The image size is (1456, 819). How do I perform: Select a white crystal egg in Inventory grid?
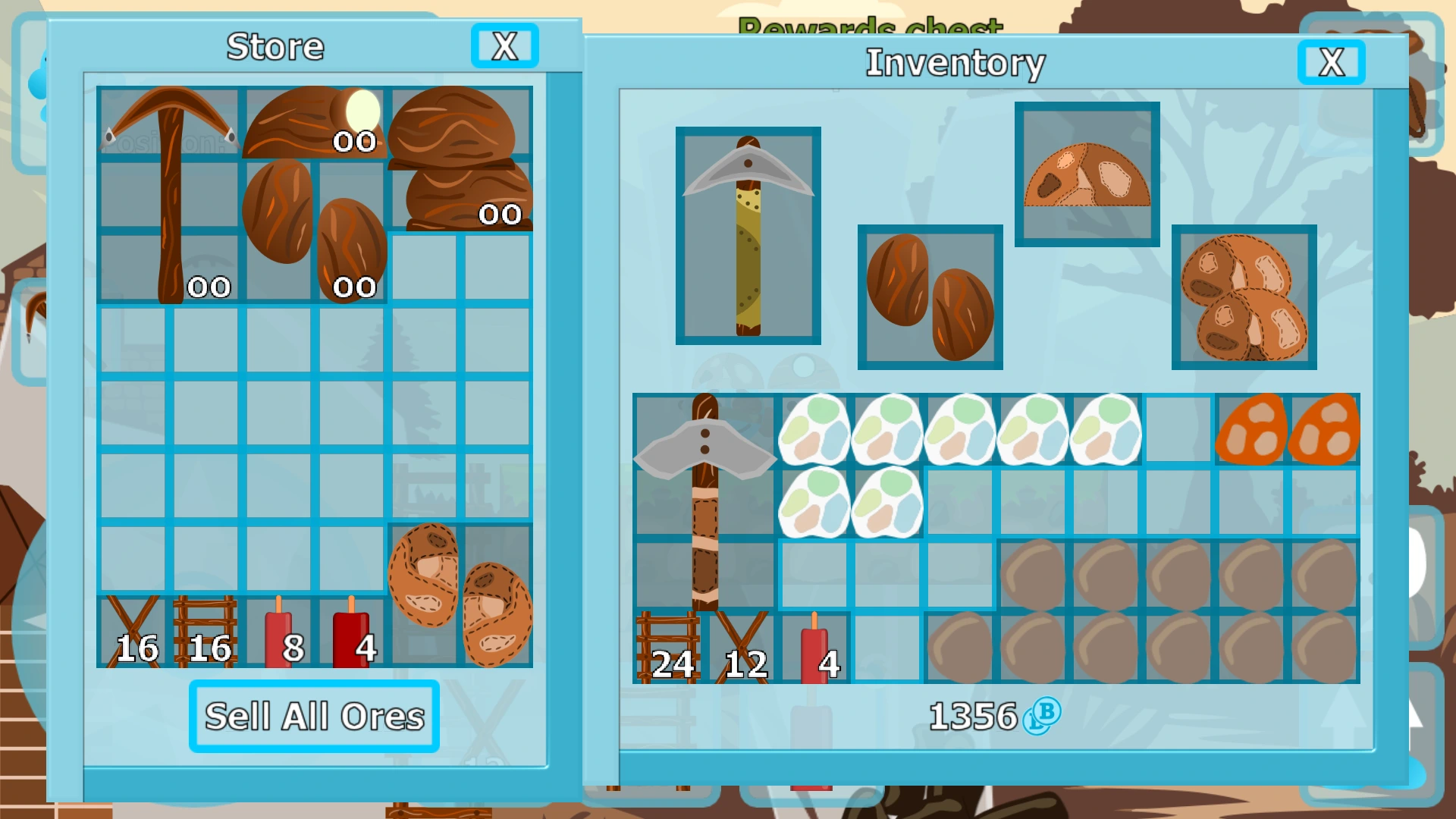(814, 431)
